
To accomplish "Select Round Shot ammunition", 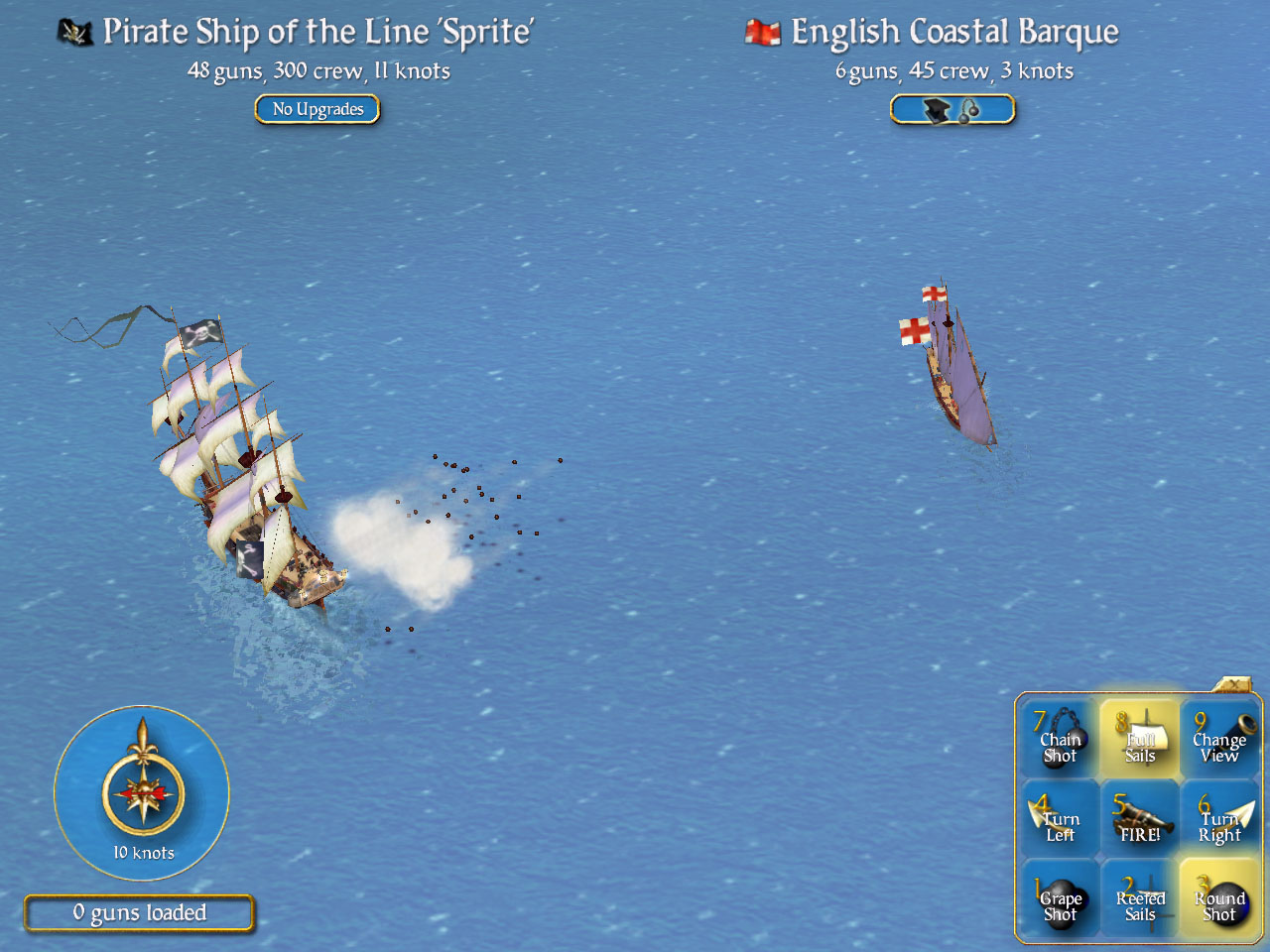I will (x=1219, y=898).
